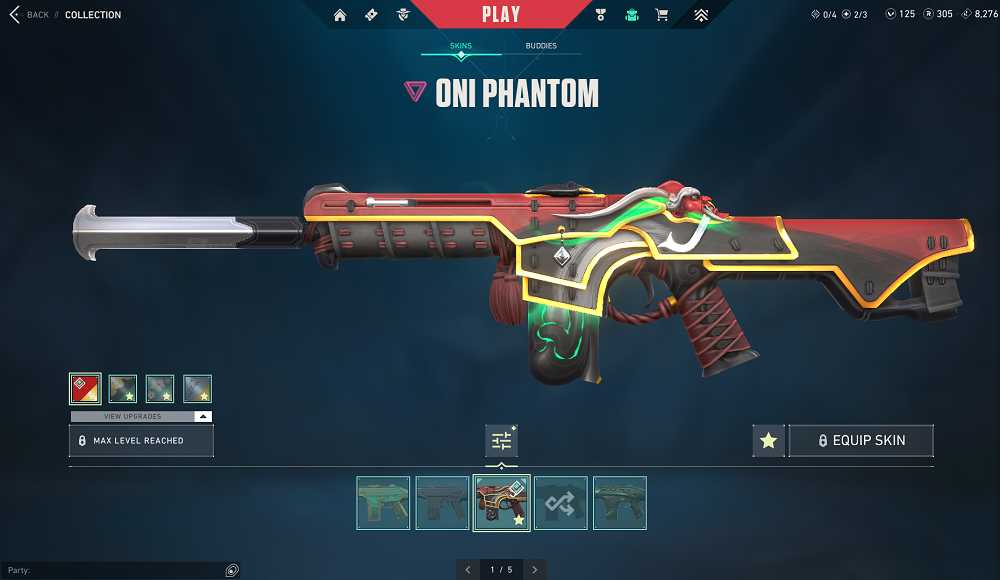Screen dimensions: 1000x580
Task: Open the skin filter sliders button
Action: coord(501,440)
